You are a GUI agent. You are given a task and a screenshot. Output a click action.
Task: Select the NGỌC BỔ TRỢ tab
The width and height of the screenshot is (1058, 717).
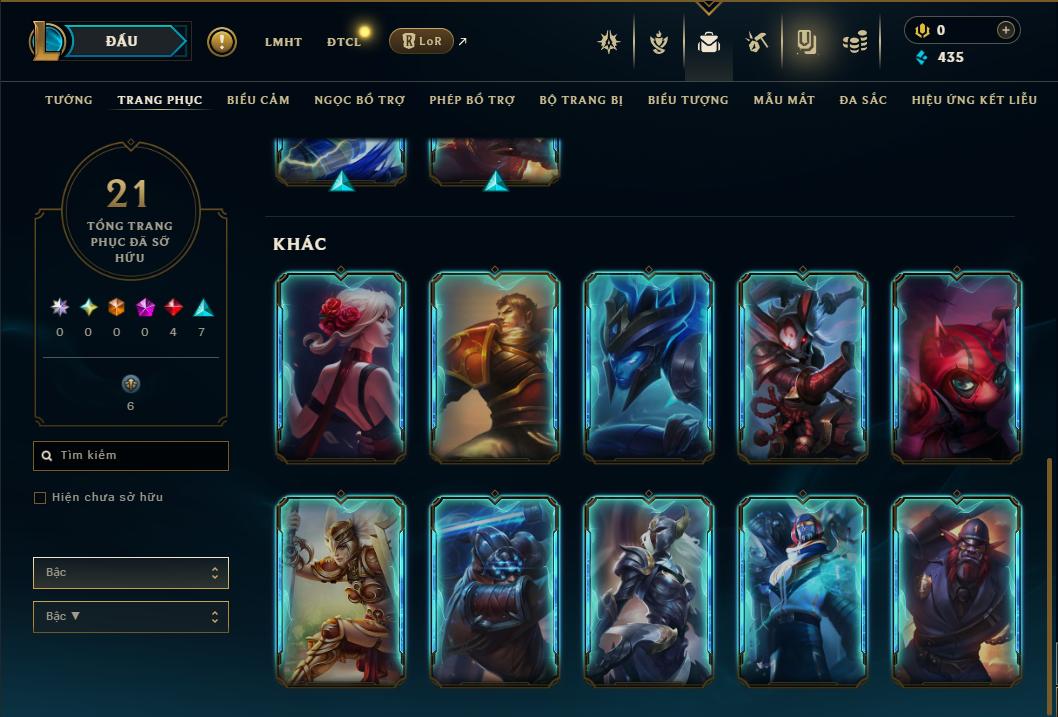(359, 100)
